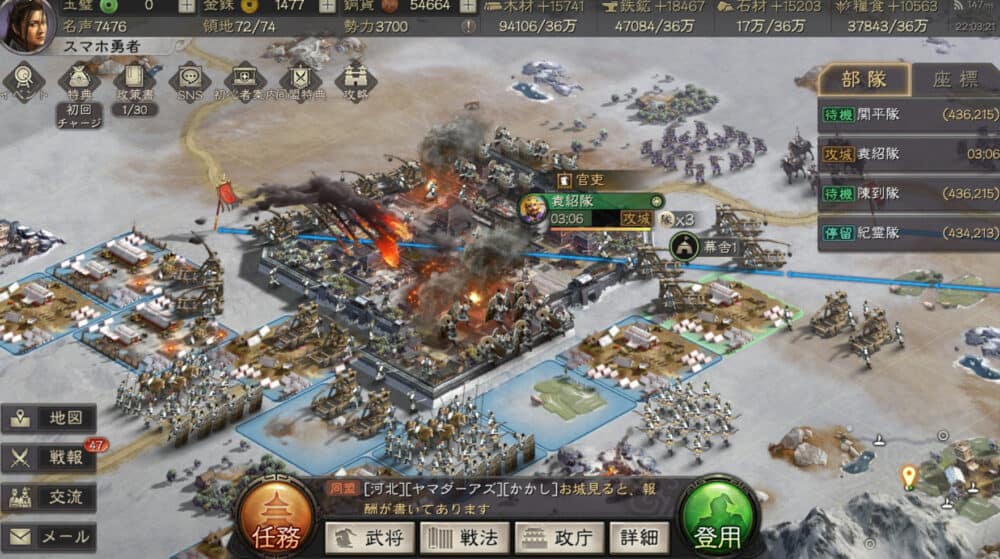1000x559 pixels.
Task: Switch to the 座標 coordinates tab
Action: tap(955, 80)
